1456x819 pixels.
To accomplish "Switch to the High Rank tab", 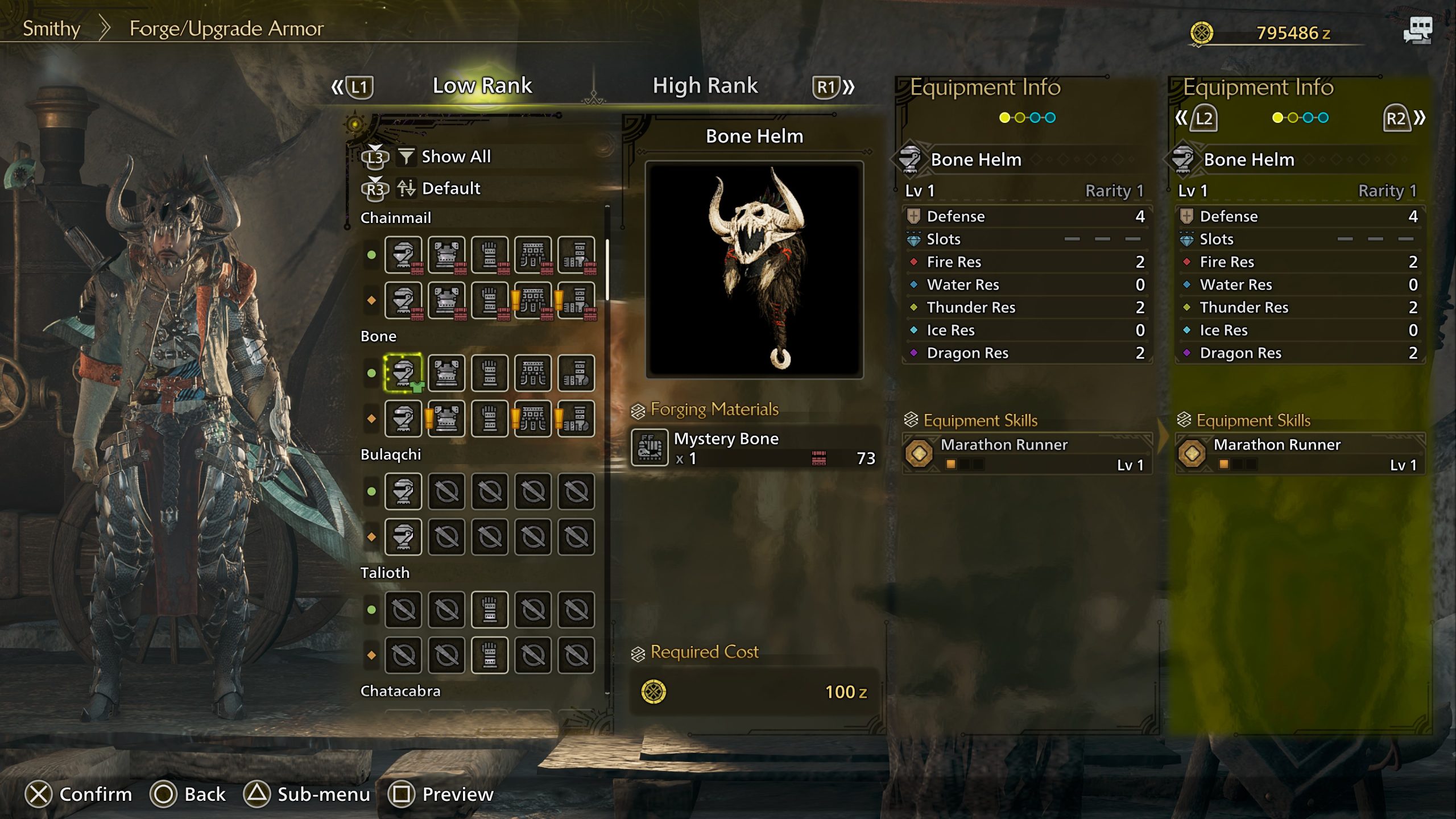I will click(705, 86).
